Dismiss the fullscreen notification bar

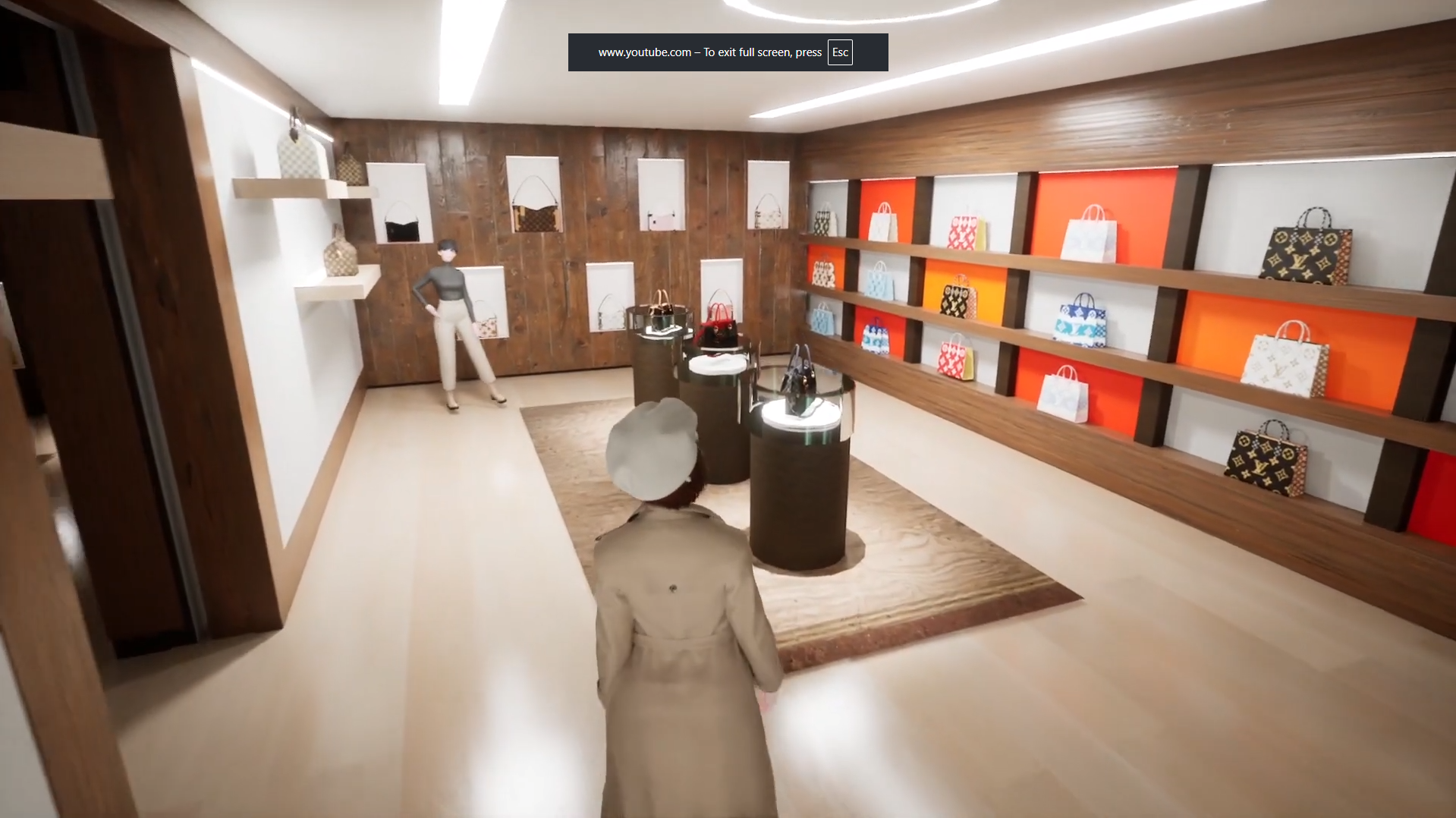tap(728, 52)
